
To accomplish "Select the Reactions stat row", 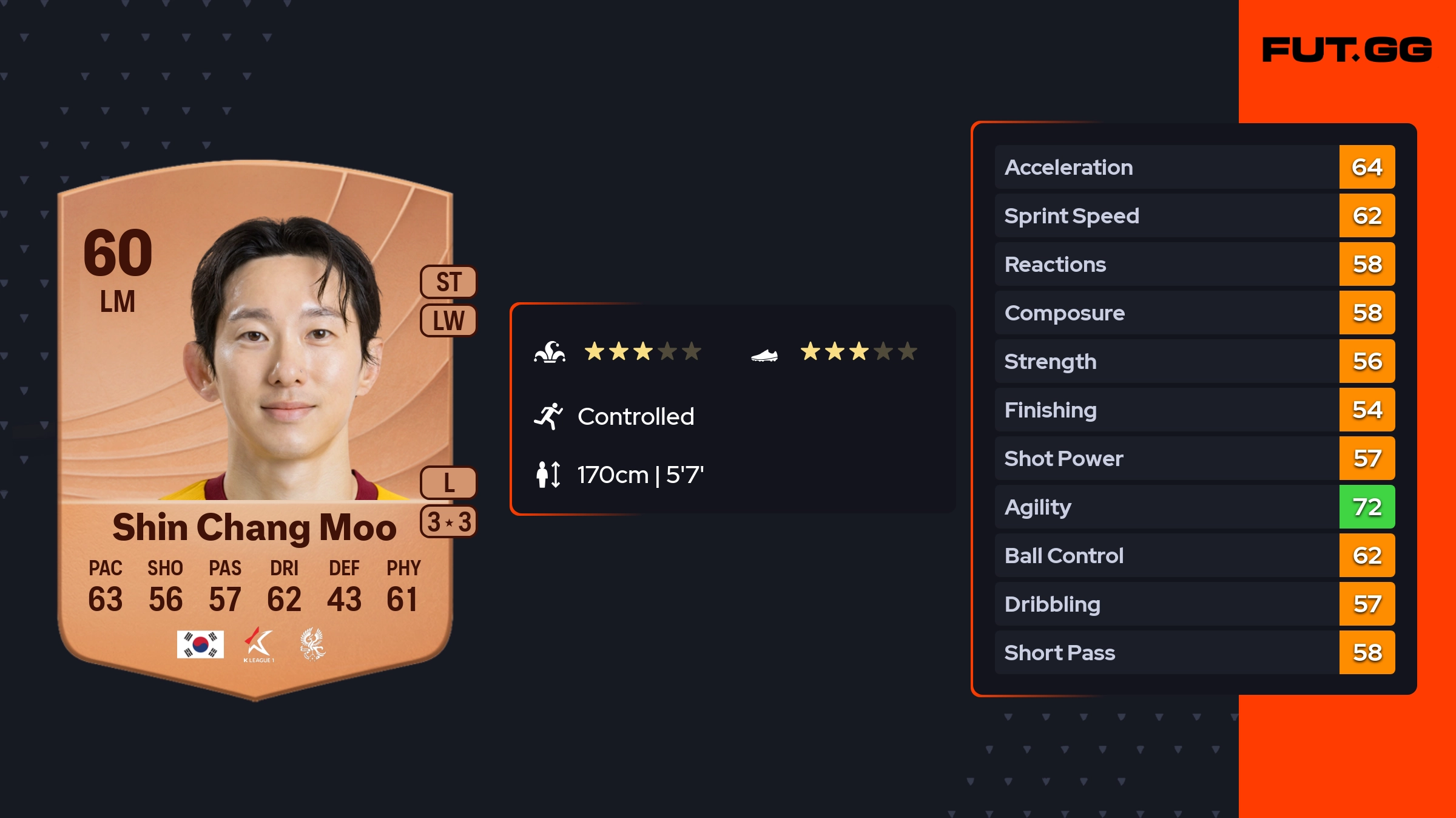I will pyautogui.click(x=1194, y=264).
